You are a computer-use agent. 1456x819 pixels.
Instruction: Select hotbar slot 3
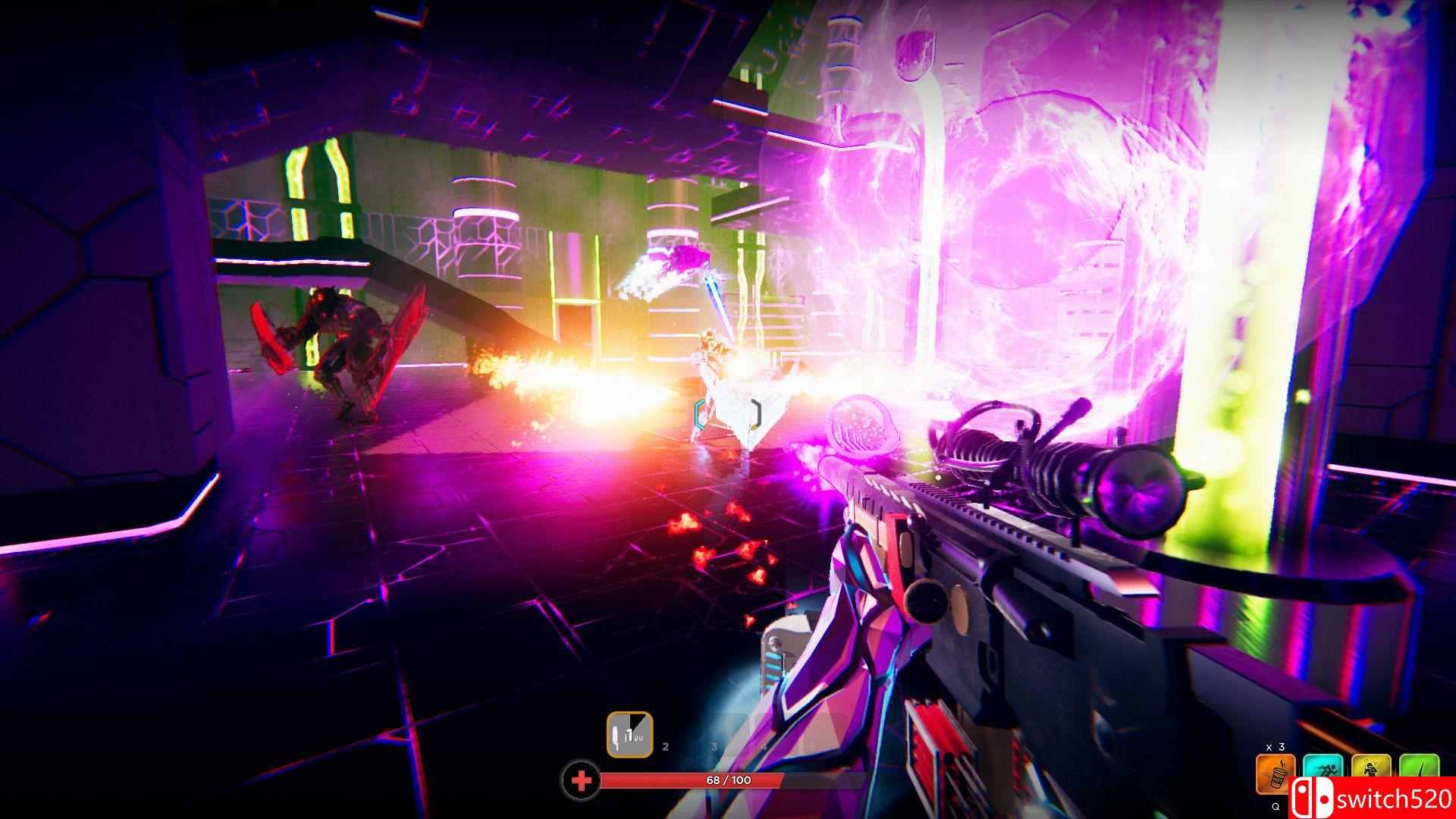[x=714, y=746]
